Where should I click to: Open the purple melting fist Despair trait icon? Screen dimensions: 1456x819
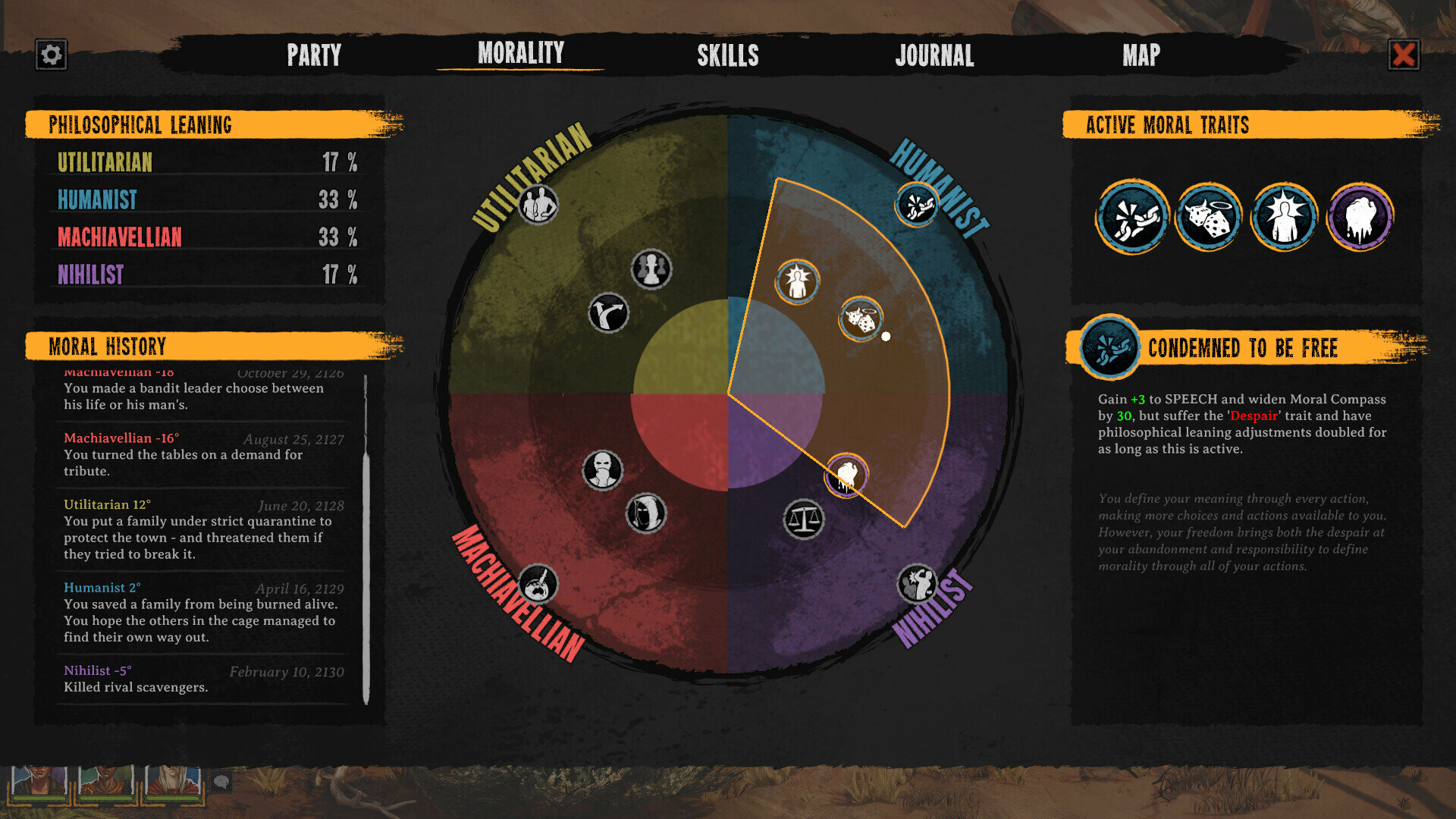[1362, 217]
